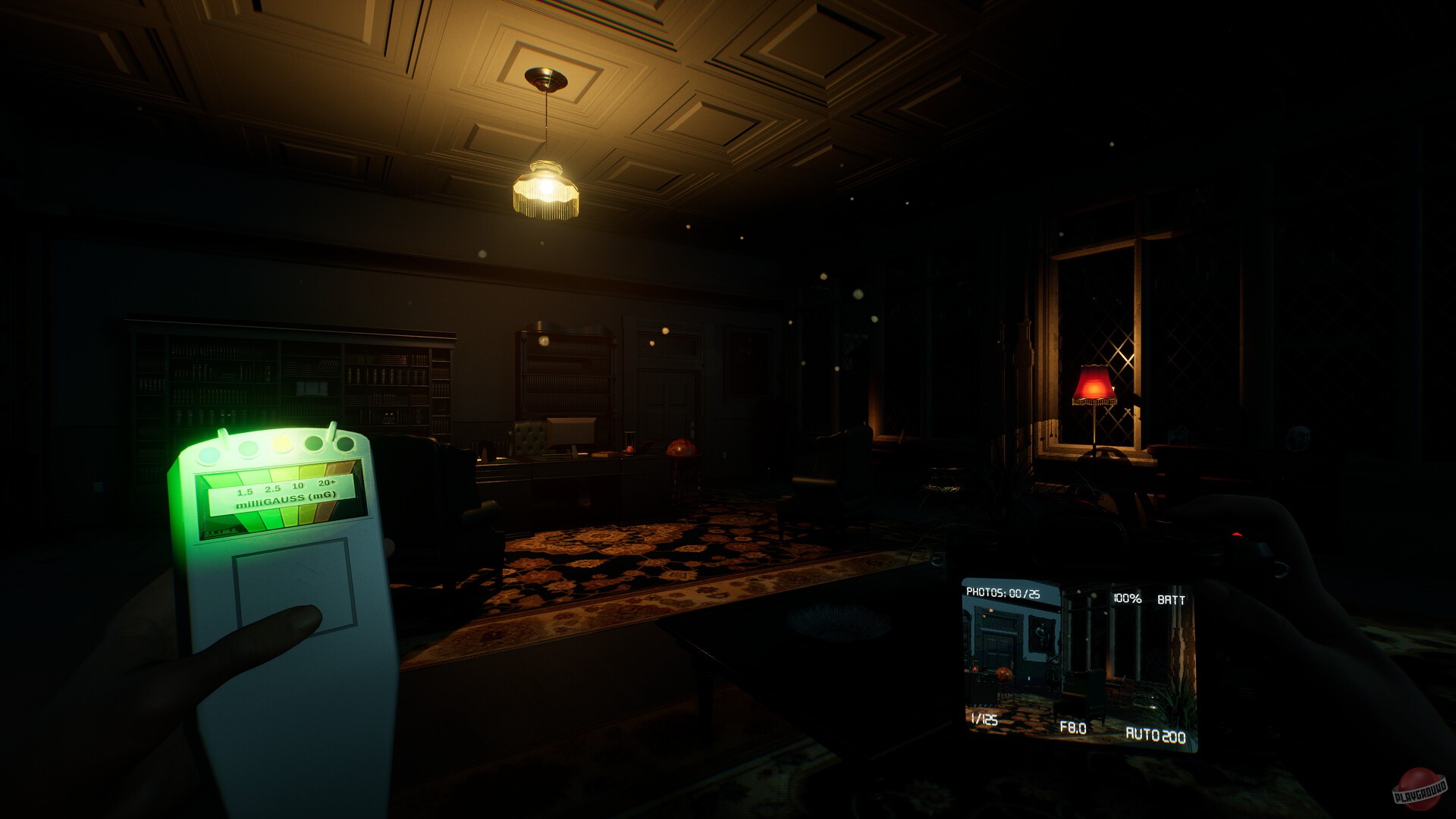Tap the rightmost EMF indicator bulb
1456x819 pixels.
(x=344, y=445)
